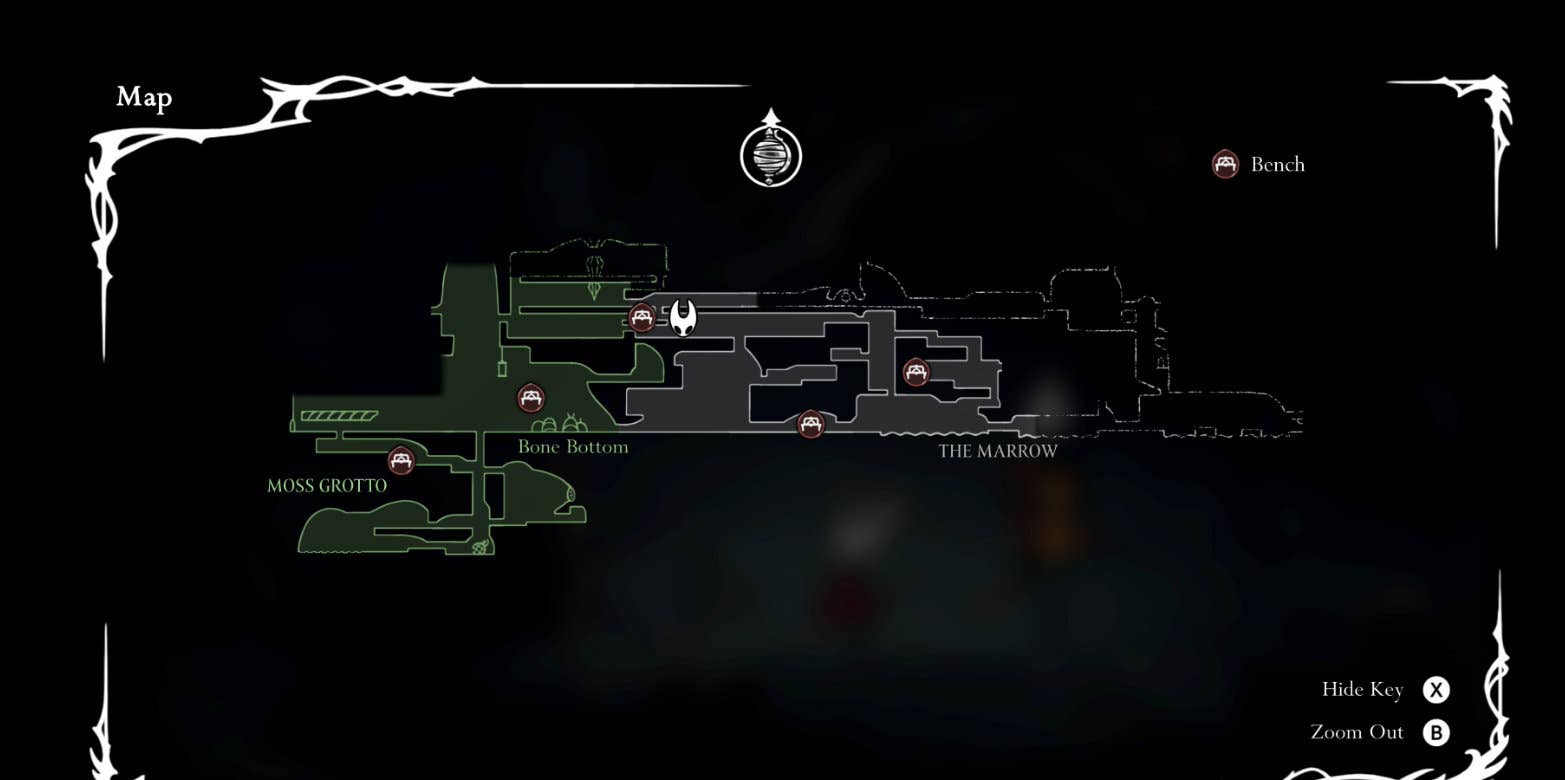Select the Marrow bench on the long bottom corridor
1565x780 pixels.
pos(811,424)
